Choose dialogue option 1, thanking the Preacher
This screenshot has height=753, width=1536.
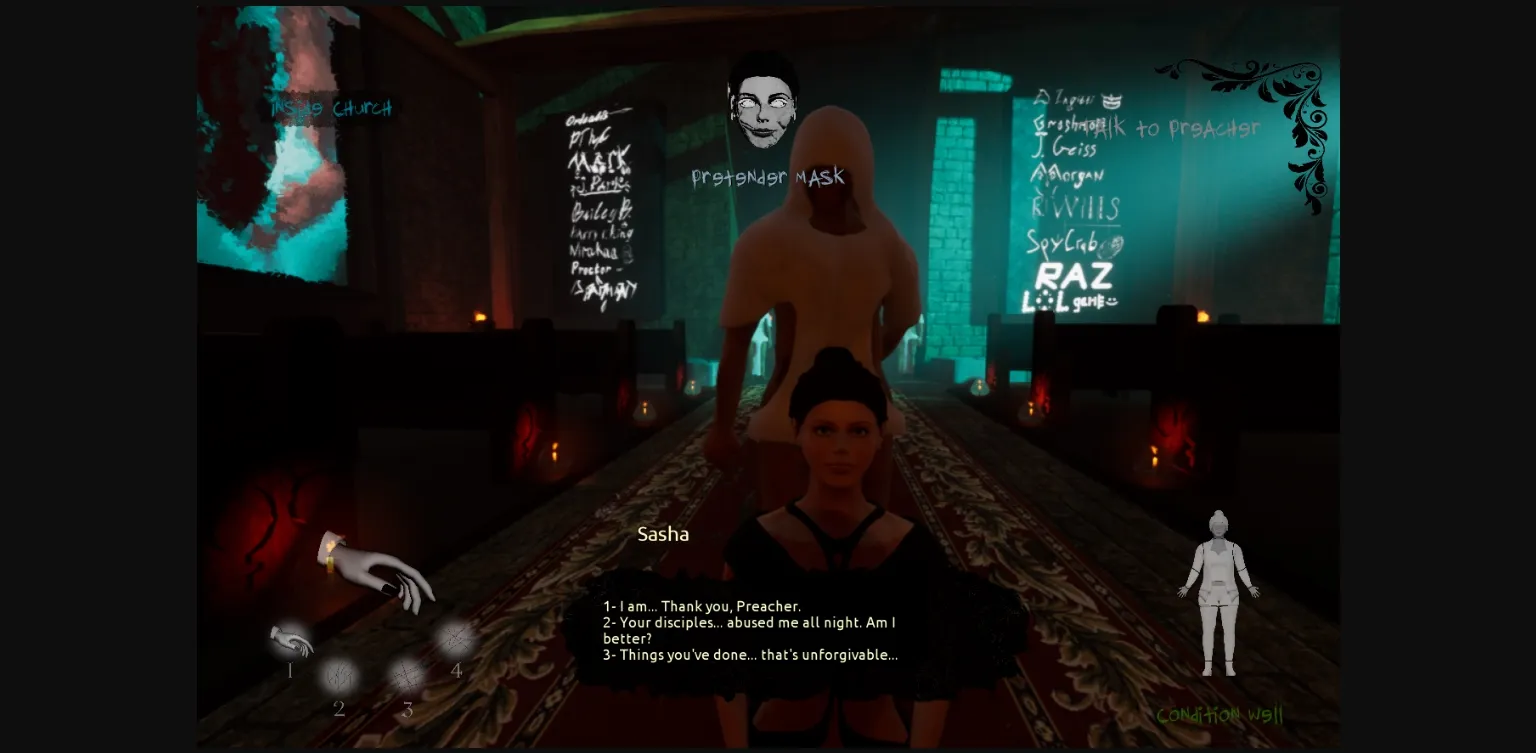tap(700, 606)
